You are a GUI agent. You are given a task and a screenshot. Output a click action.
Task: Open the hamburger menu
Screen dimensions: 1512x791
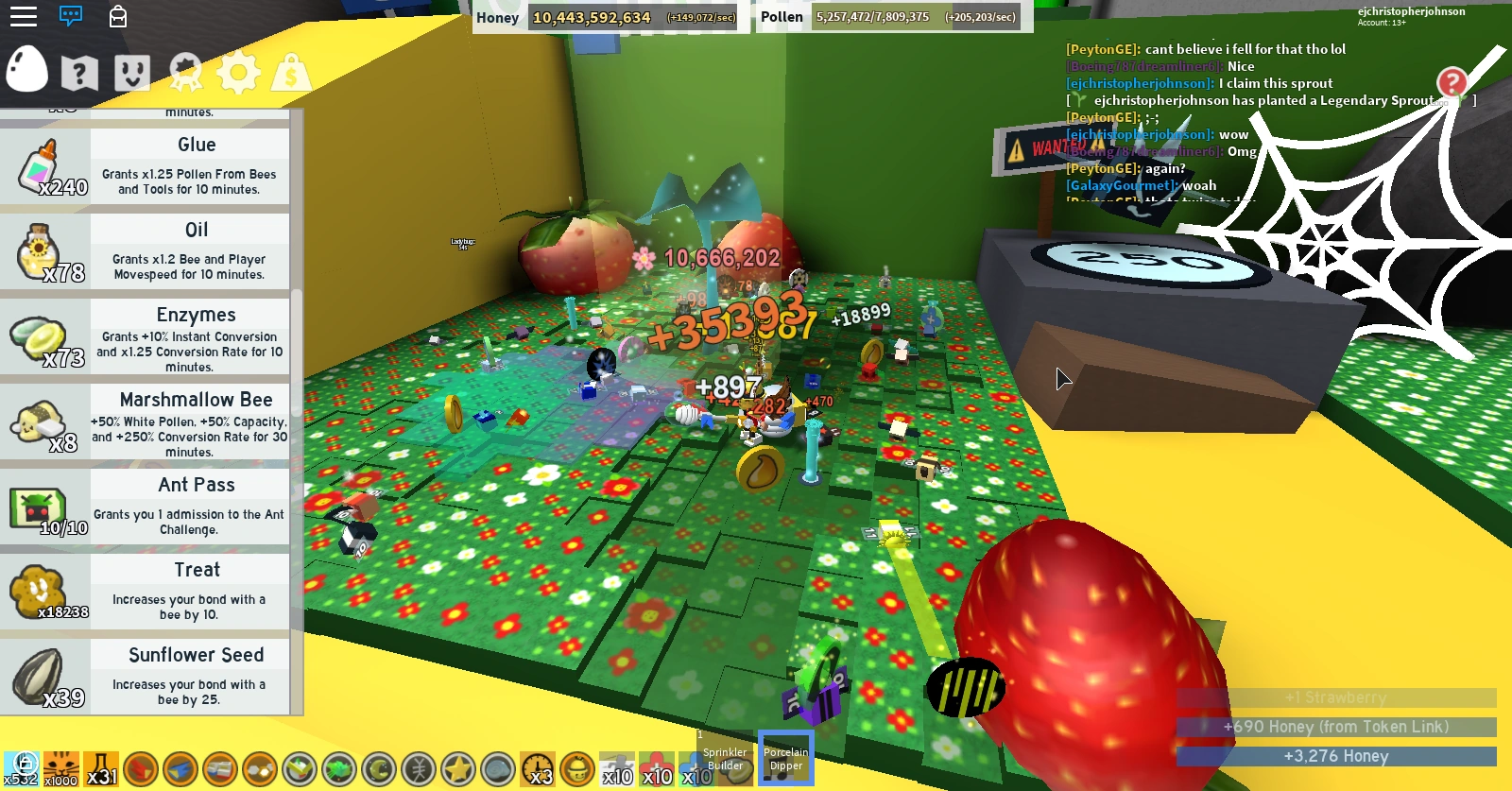[x=24, y=16]
